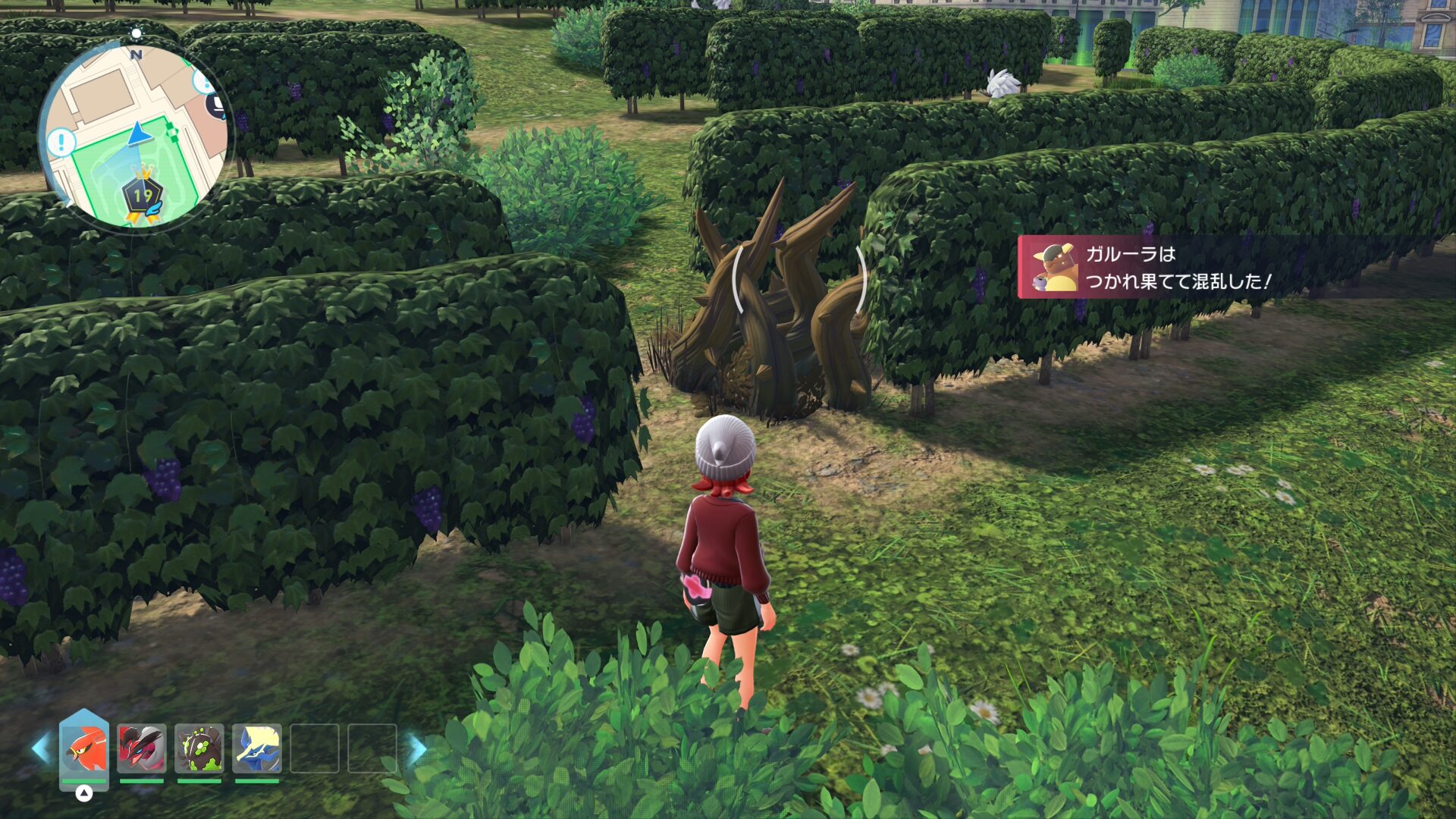Choose the Yveltal party slot
1456x819 pixels.
(142, 748)
